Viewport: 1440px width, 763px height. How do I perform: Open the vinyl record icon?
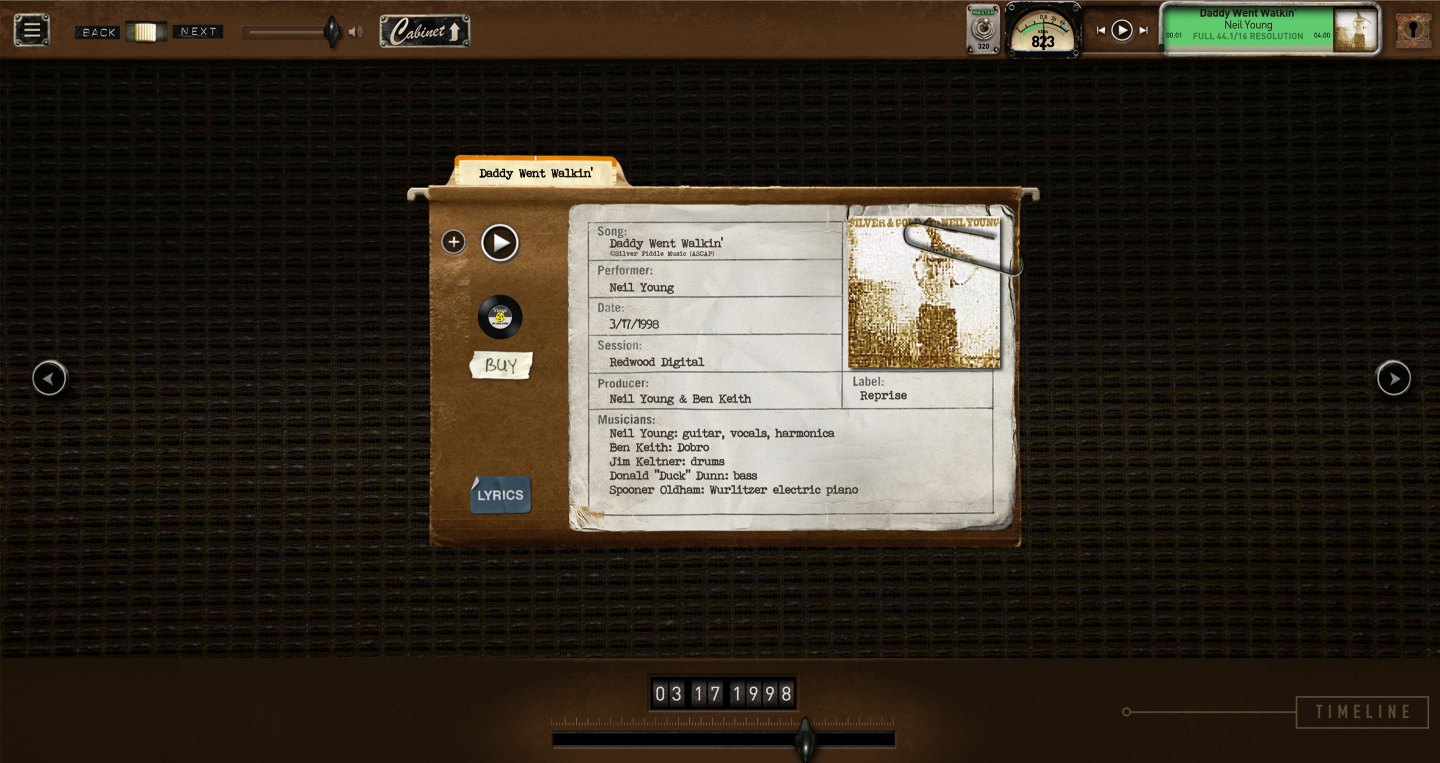coord(500,317)
